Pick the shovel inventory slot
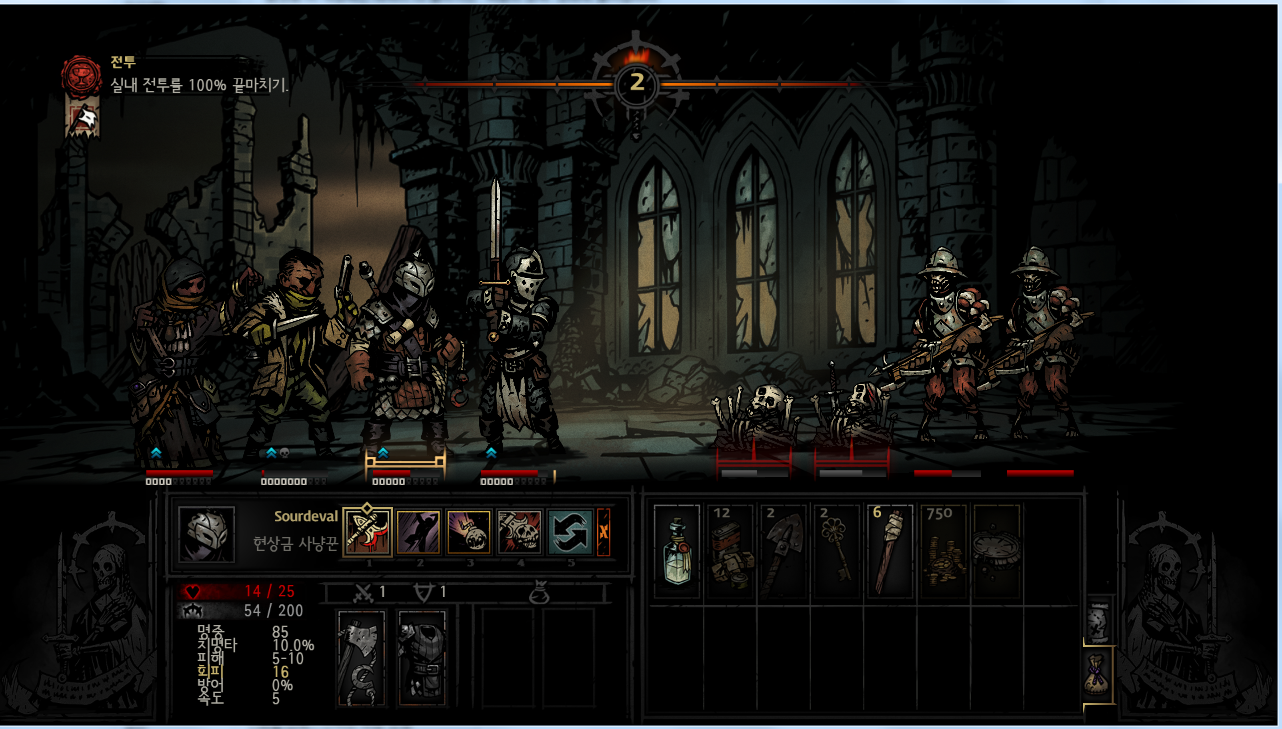The height and width of the screenshot is (729, 1282). [783, 551]
